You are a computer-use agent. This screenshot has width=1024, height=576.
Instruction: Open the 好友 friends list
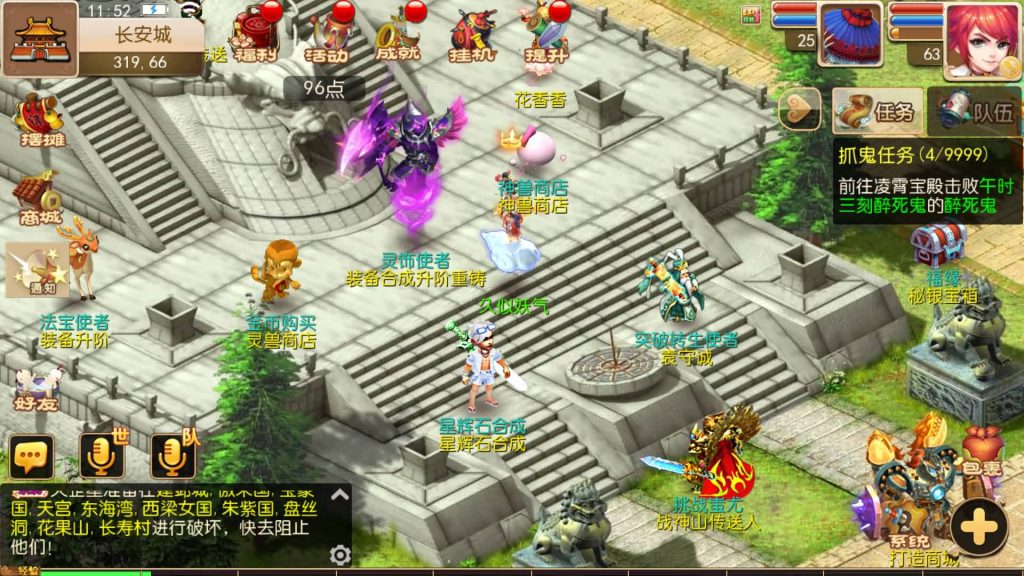[x=36, y=388]
